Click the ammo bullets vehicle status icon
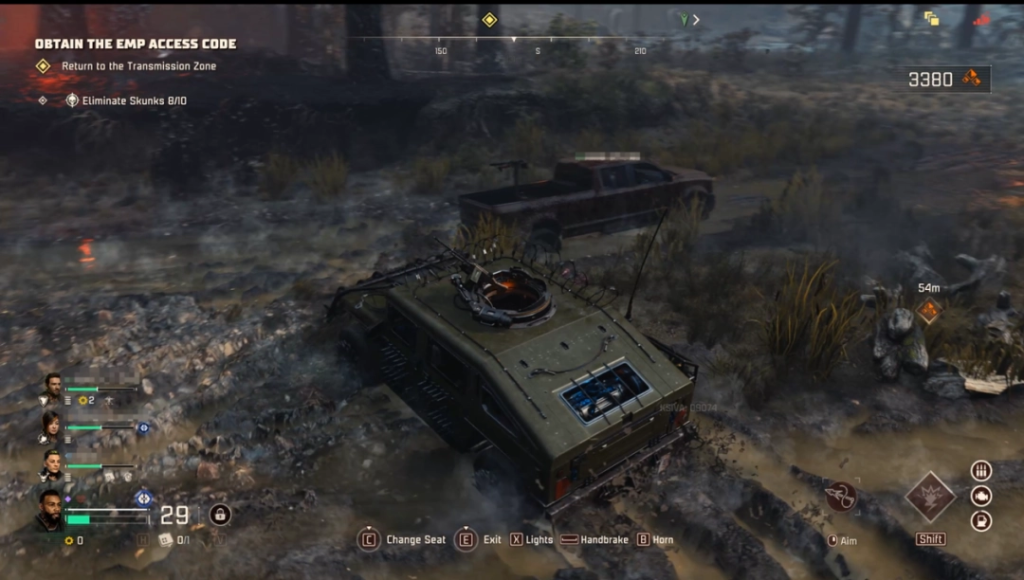 click(981, 470)
